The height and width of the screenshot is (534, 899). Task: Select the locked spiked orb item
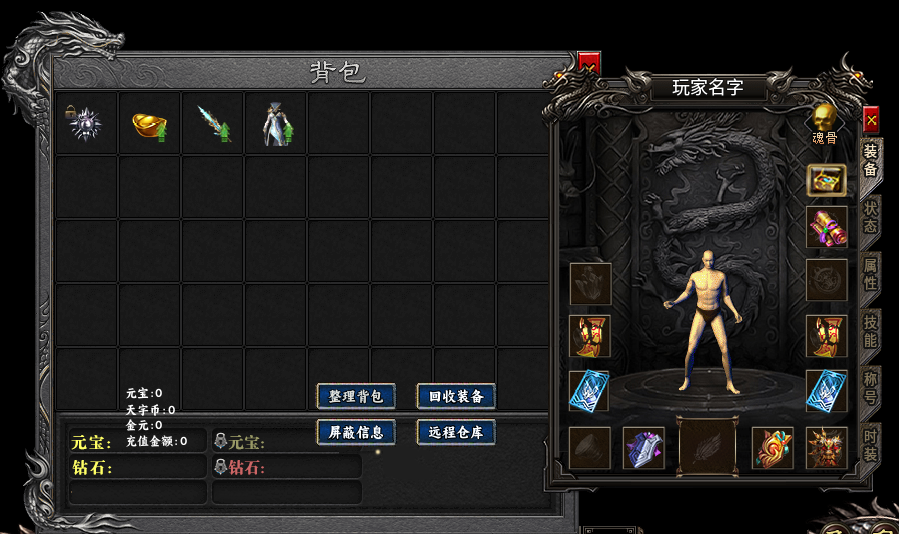tap(86, 124)
